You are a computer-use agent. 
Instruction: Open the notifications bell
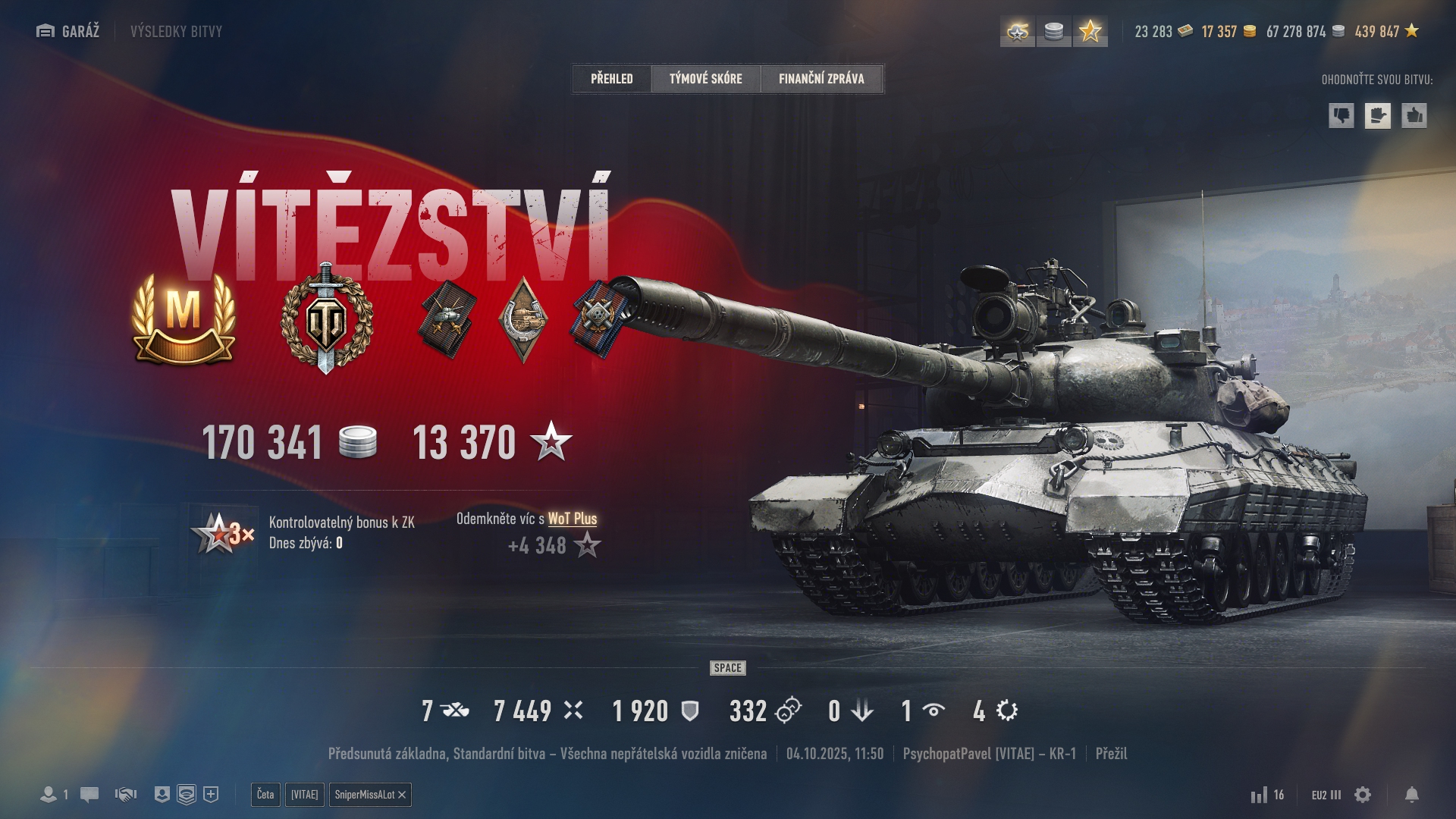(x=1411, y=795)
